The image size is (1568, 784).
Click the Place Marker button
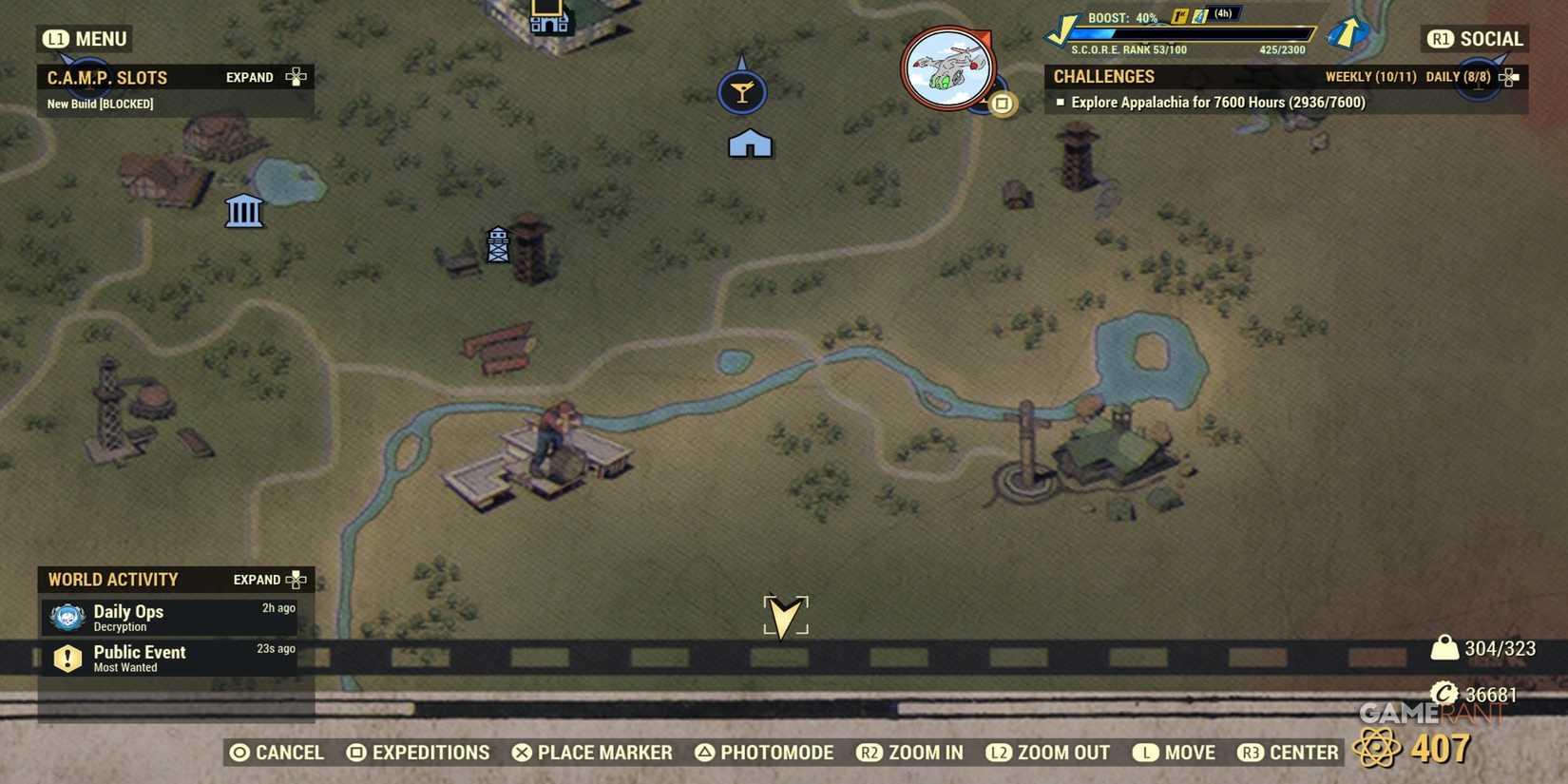point(593,752)
